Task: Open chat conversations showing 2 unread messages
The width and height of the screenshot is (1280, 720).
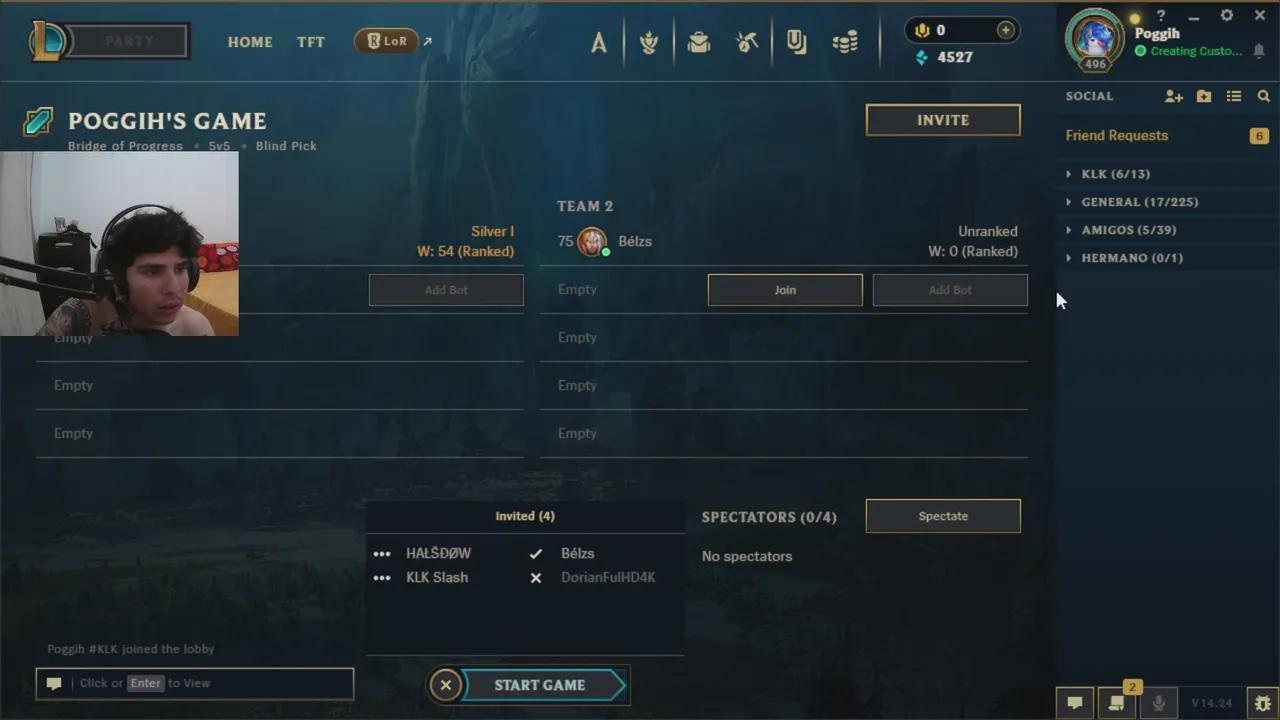Action: point(1117,703)
